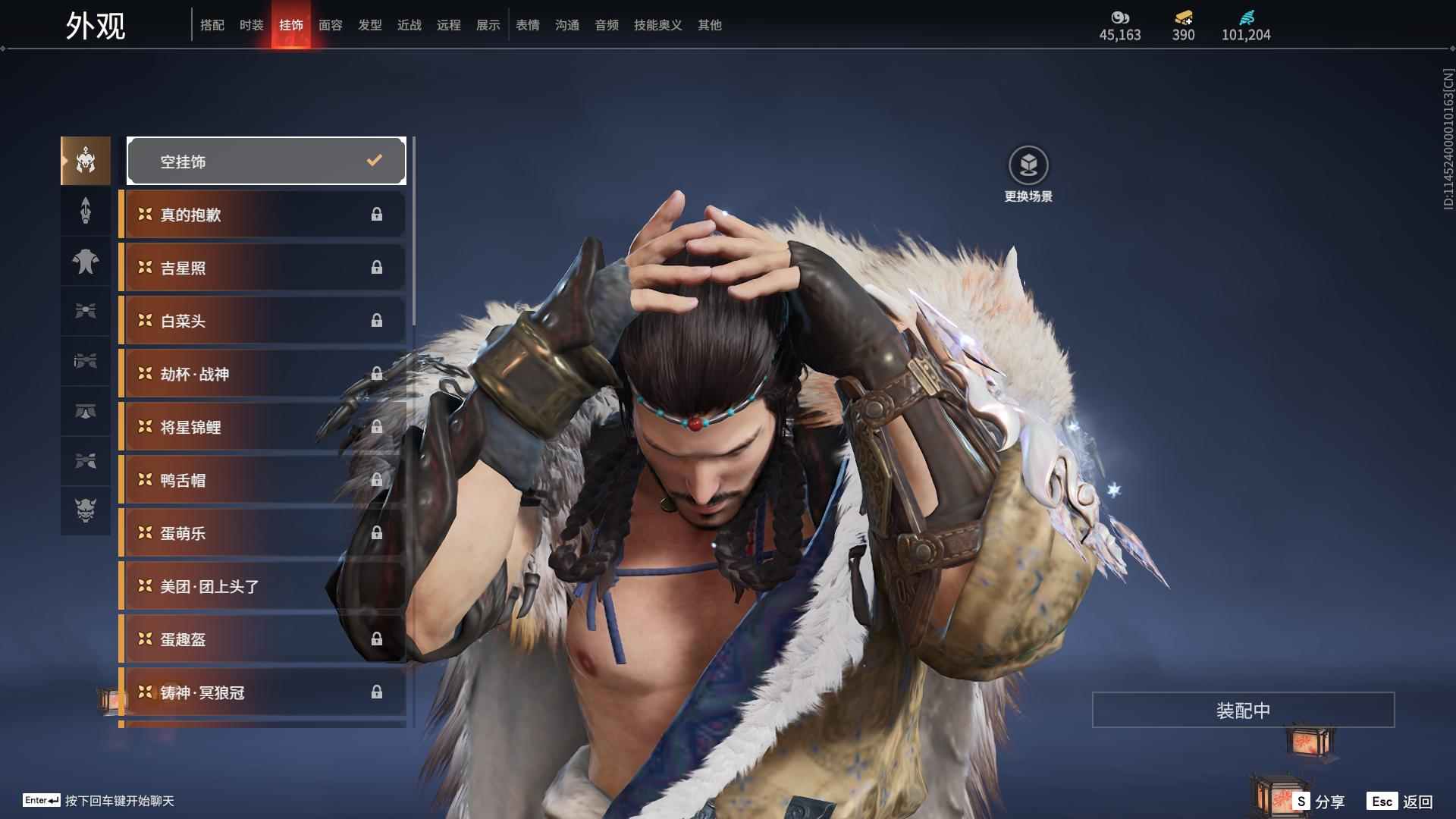1456x819 pixels.
Task: Select the 鸭舌帽 accessory
Action: tap(263, 480)
